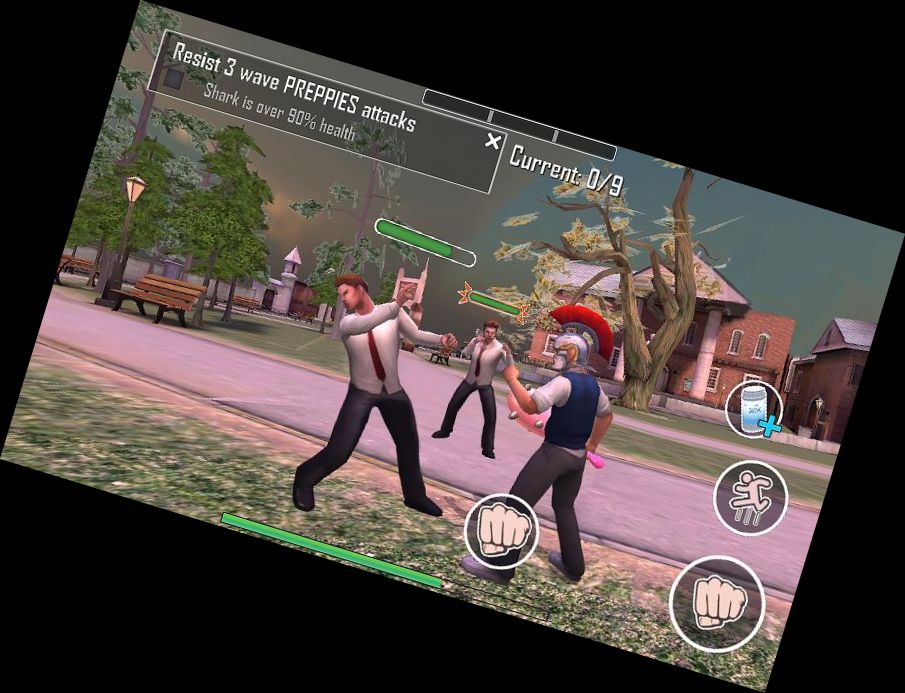The width and height of the screenshot is (905, 693).
Task: Tick the Shark over 90% health checkbox
Action: [x=175, y=78]
